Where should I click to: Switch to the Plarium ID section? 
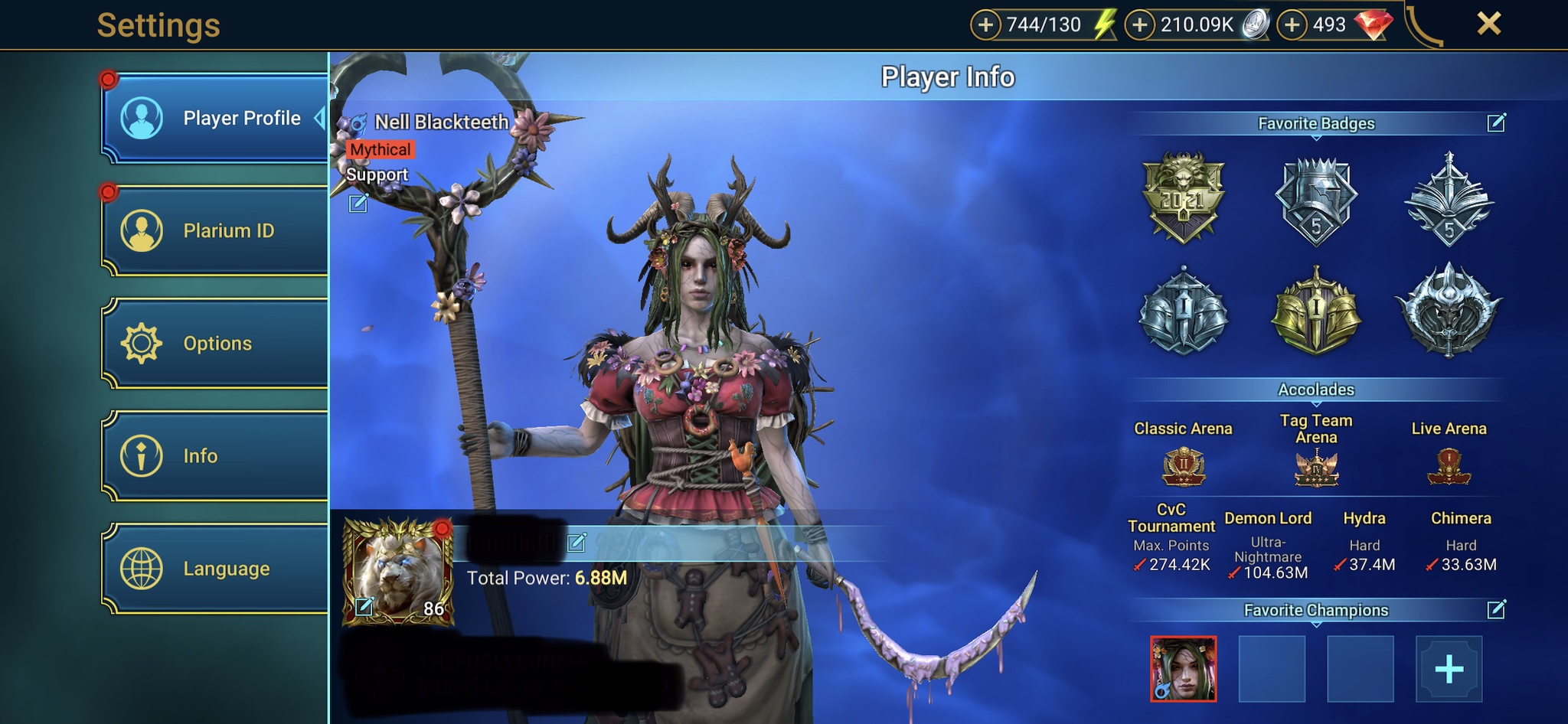[x=215, y=230]
